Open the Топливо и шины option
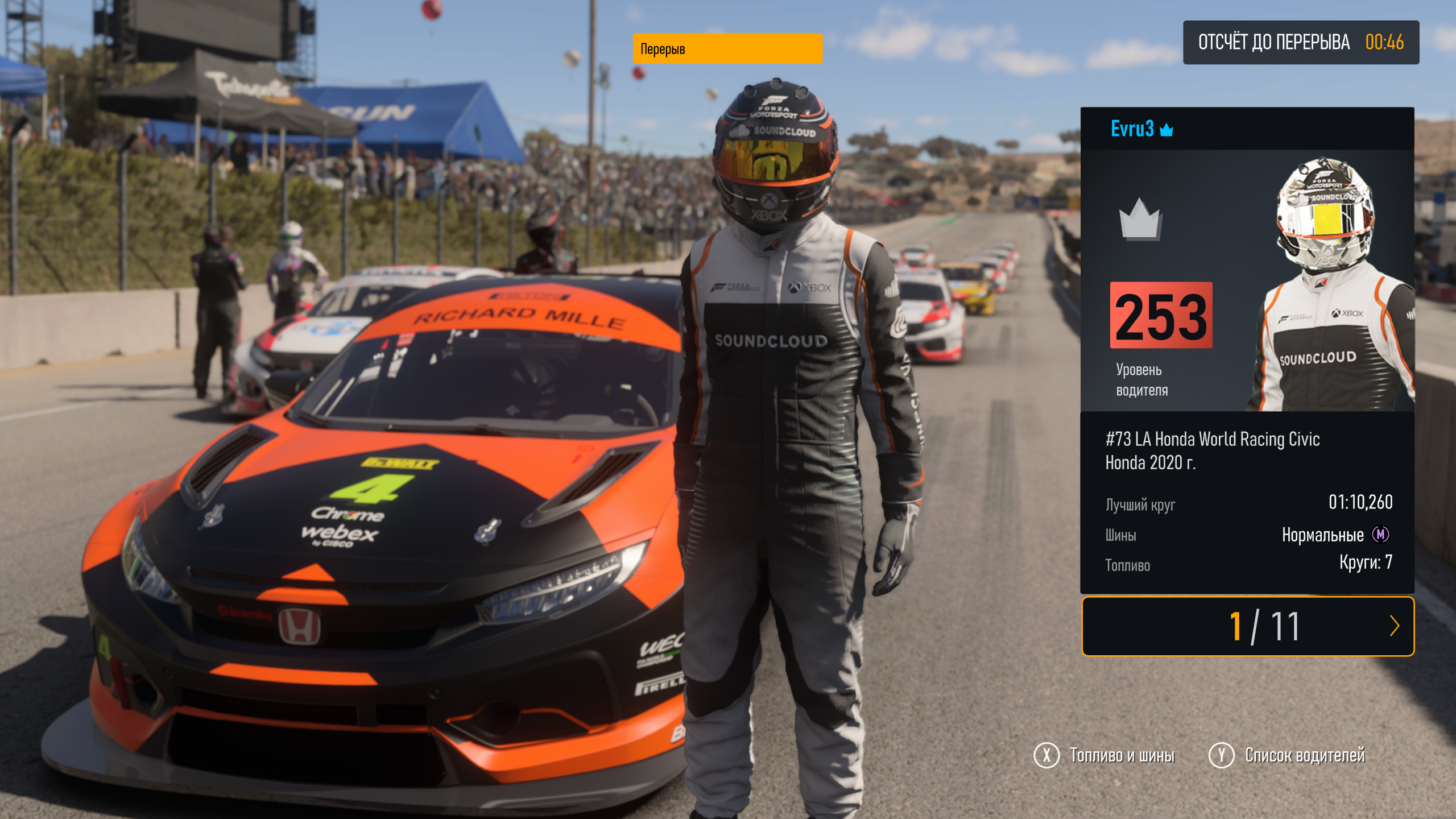The image size is (1456, 819). (x=1104, y=756)
